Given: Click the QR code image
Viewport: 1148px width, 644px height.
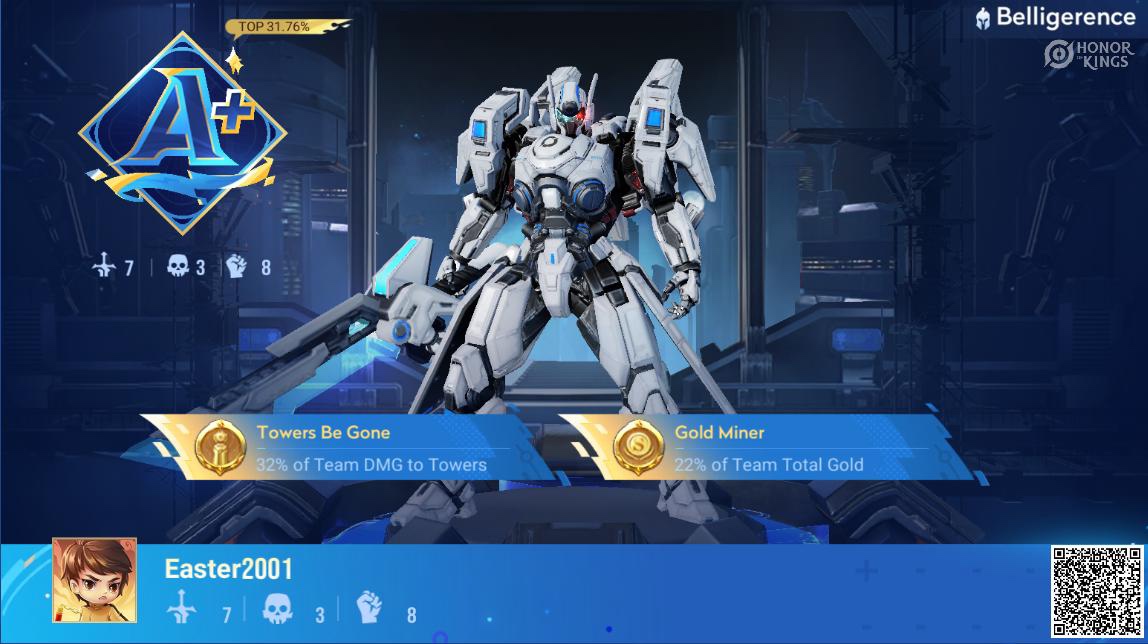Looking at the screenshot, I should [1097, 592].
